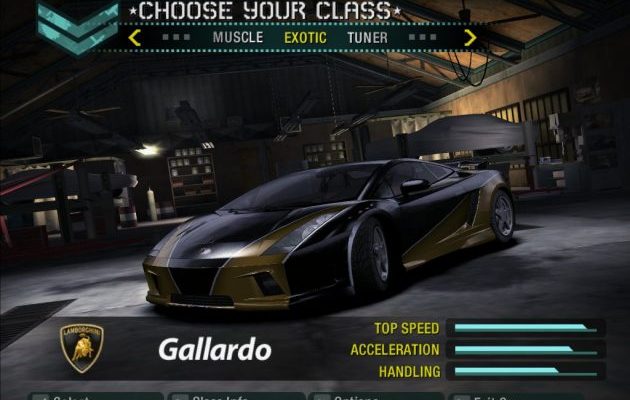This screenshot has height=400, width=630.
Task: Choose the Exotic class
Action: click(x=304, y=38)
